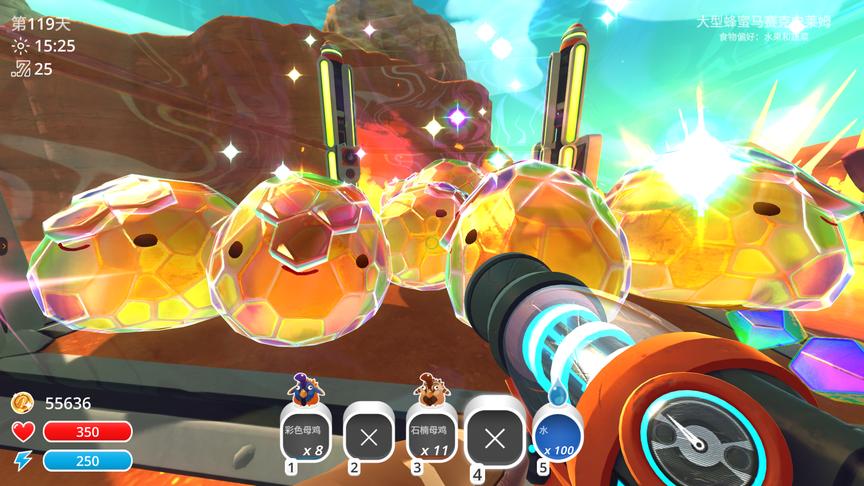Choose the 石楠母鸡 slot holding 11
Image resolution: width=864 pixels, height=486 pixels.
[432, 436]
